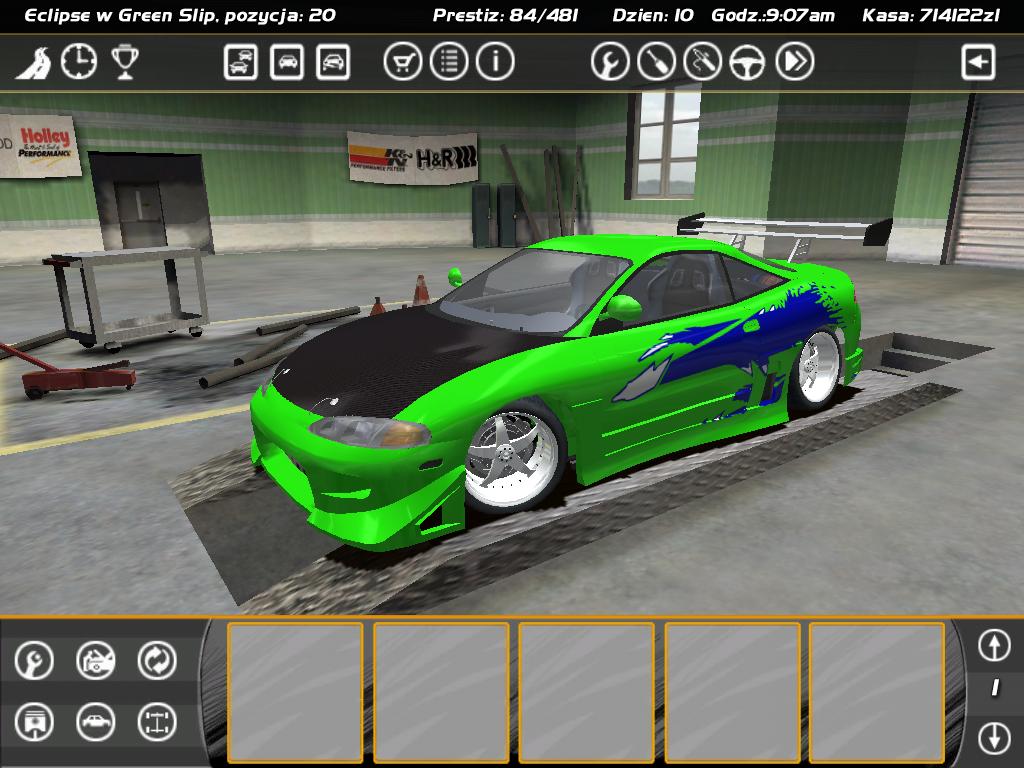This screenshot has height=768, width=1024.
Task: Choose the wrench category in the bottom panel
Action: [x=34, y=660]
